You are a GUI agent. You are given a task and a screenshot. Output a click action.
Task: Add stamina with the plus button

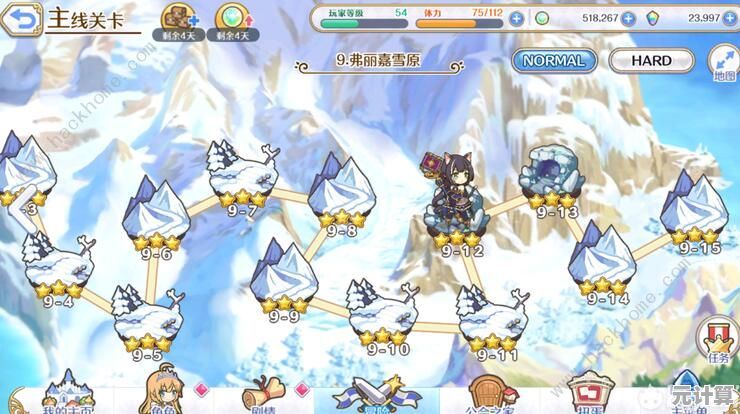[515, 17]
